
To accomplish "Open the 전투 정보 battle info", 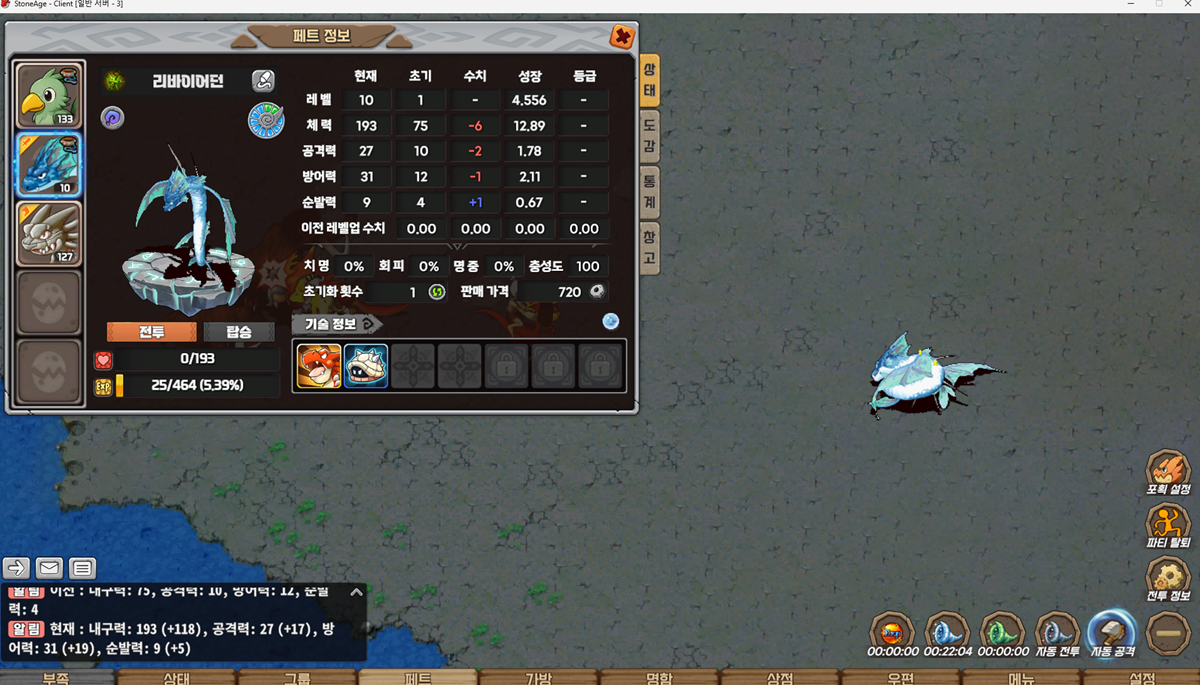I will 1167,578.
